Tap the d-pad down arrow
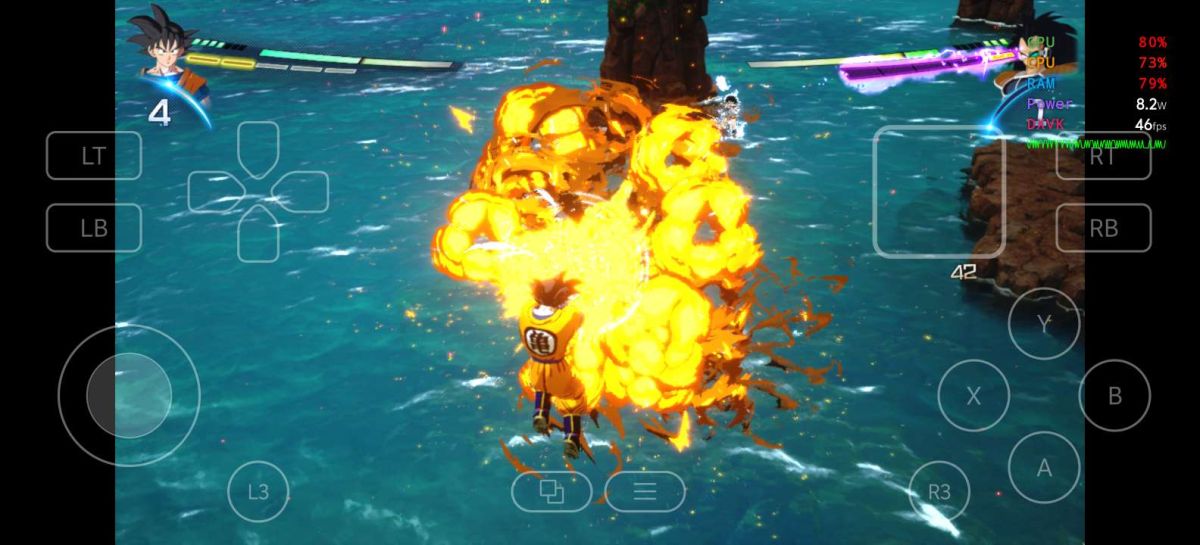 tap(258, 234)
